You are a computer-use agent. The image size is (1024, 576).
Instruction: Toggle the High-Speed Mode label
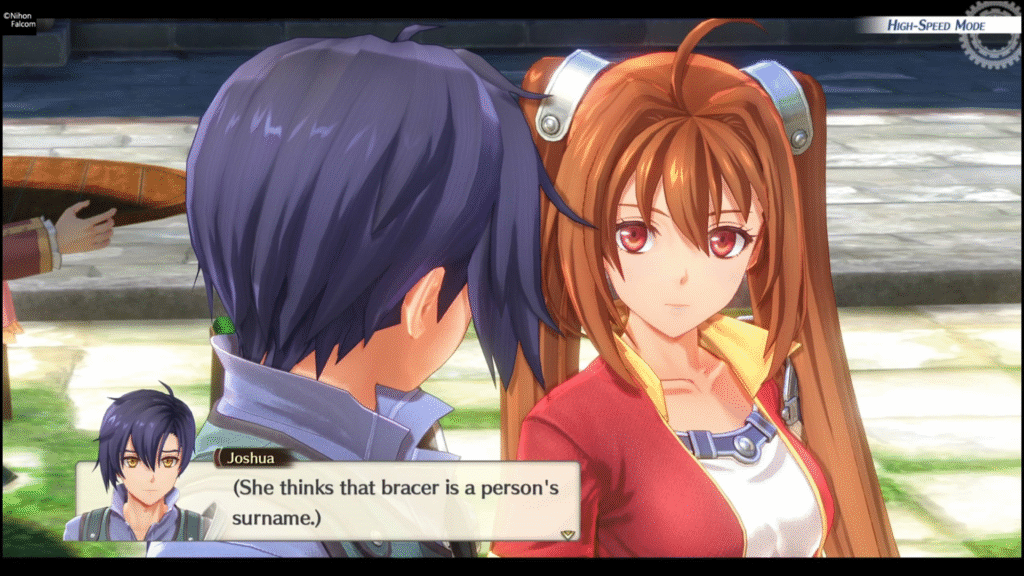(x=935, y=25)
